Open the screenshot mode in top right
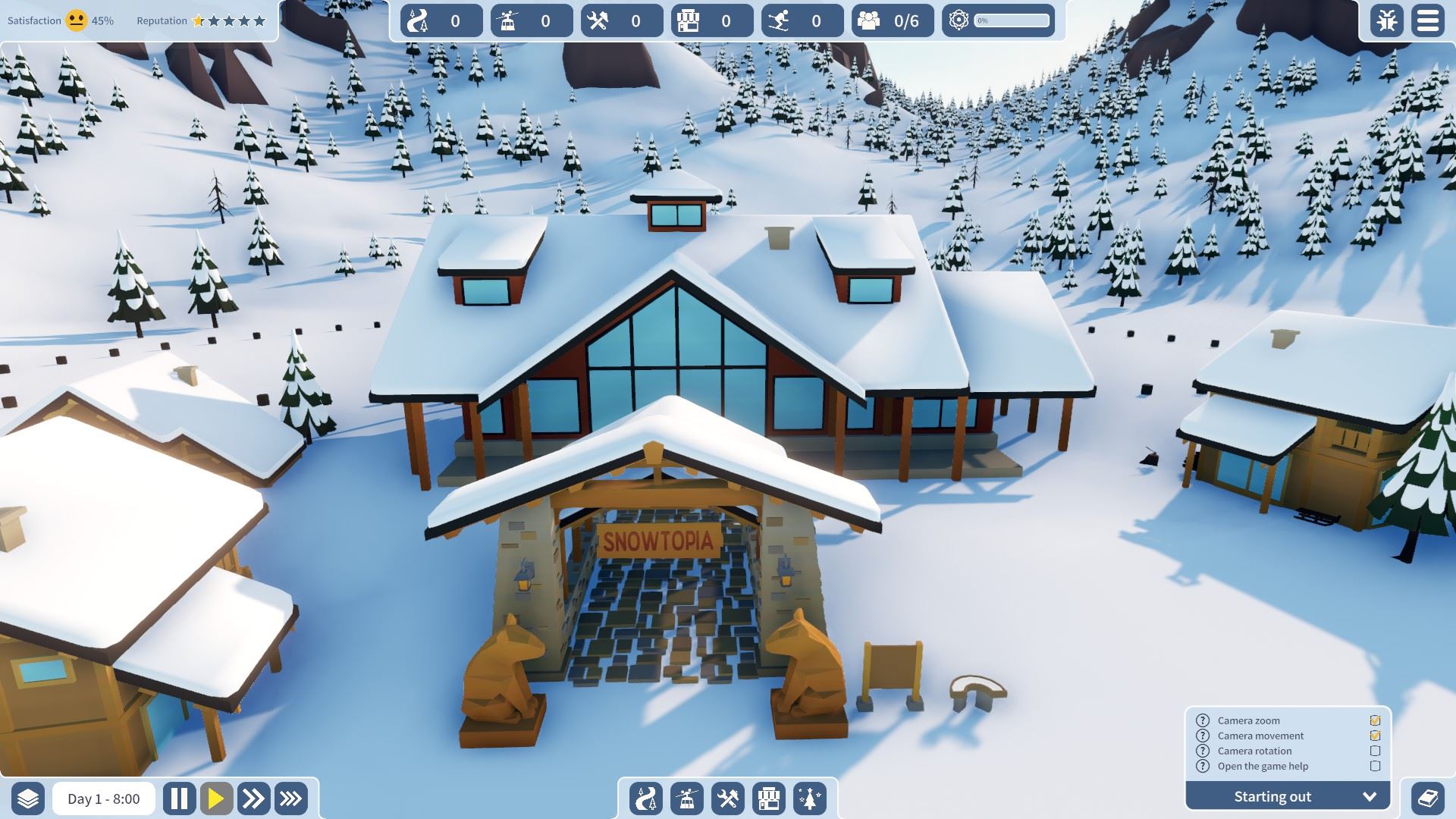 (x=1388, y=20)
